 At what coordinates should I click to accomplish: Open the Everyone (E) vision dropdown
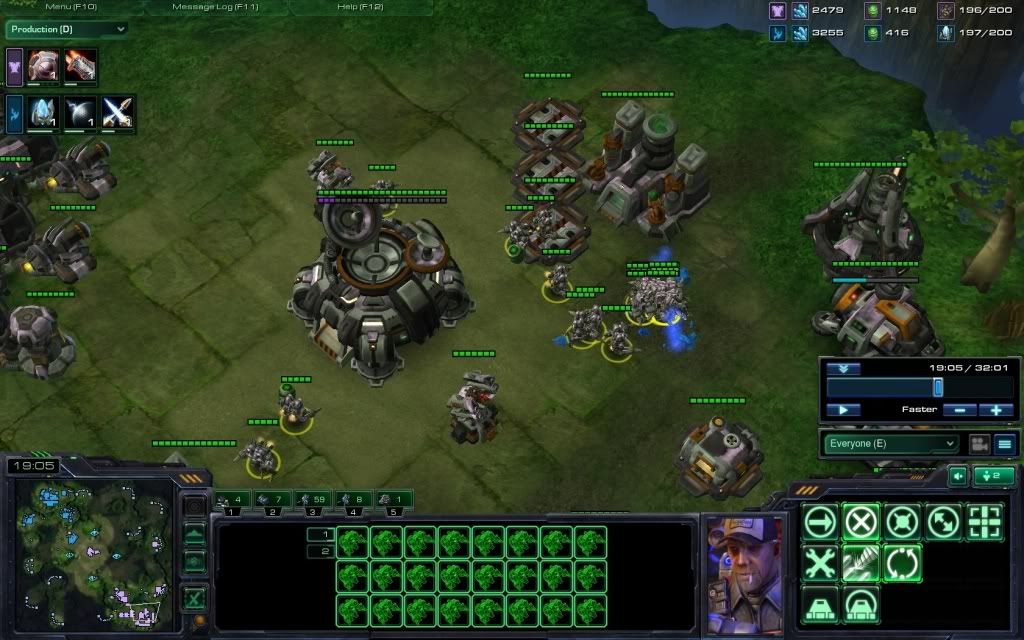point(891,444)
